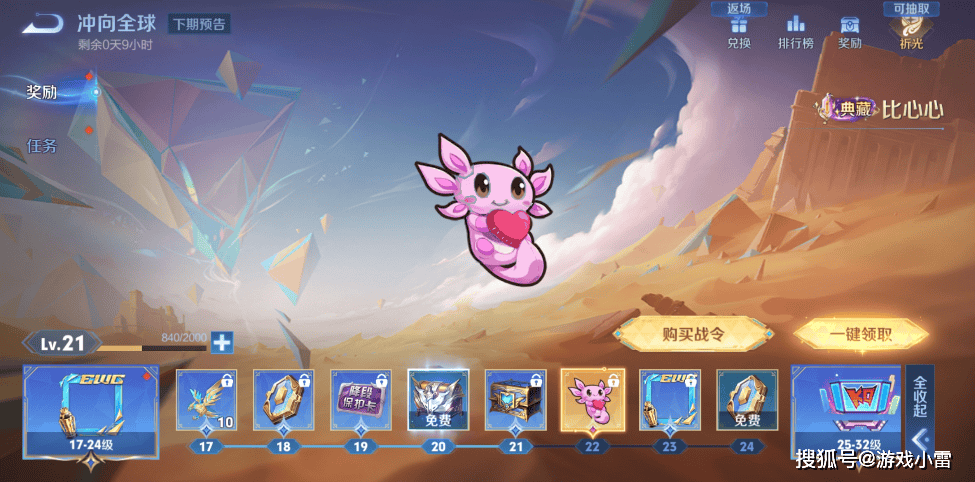Choose the 段位保护卡 reward at level 19

click(361, 400)
